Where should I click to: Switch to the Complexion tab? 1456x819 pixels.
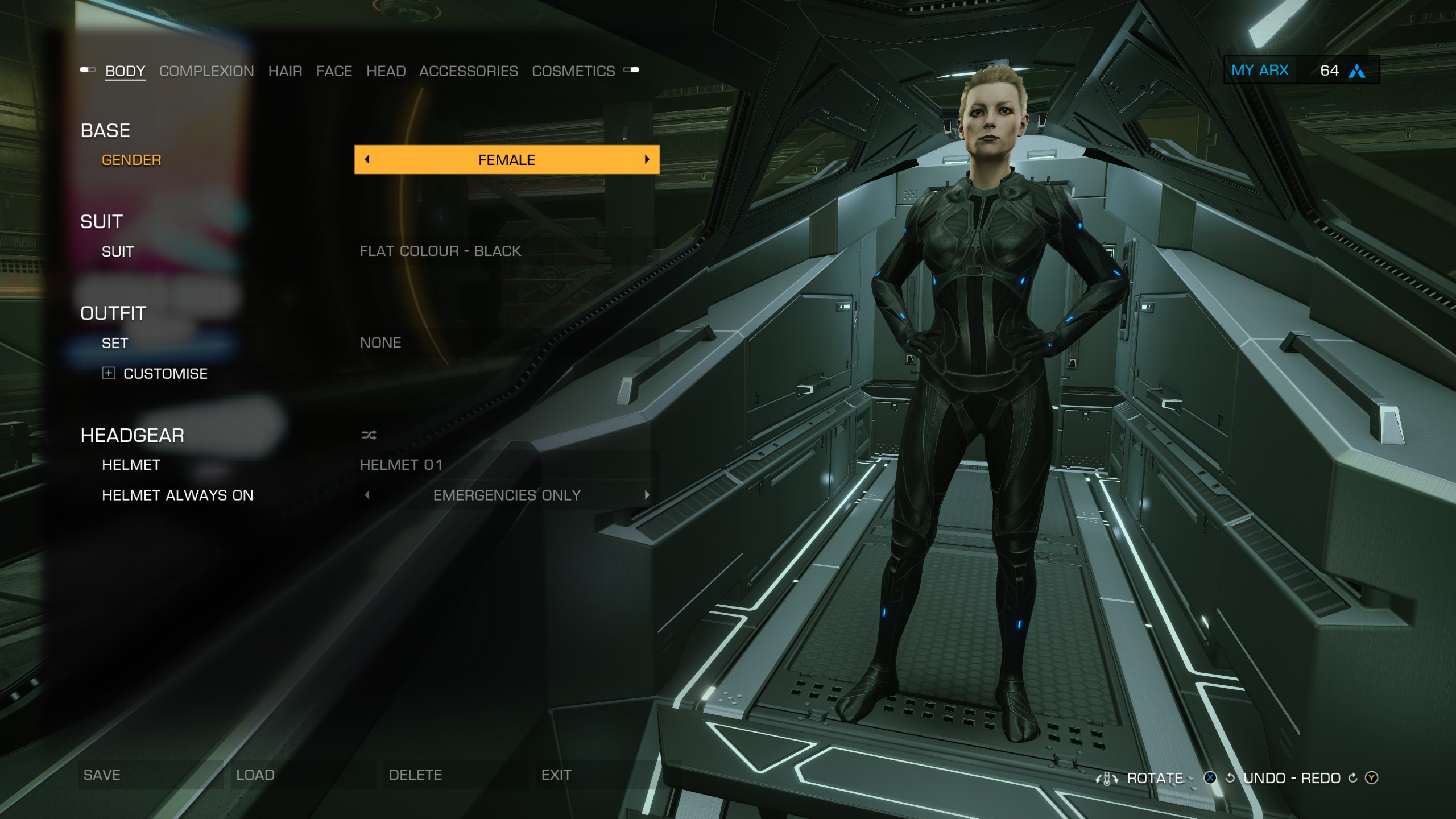tap(206, 71)
